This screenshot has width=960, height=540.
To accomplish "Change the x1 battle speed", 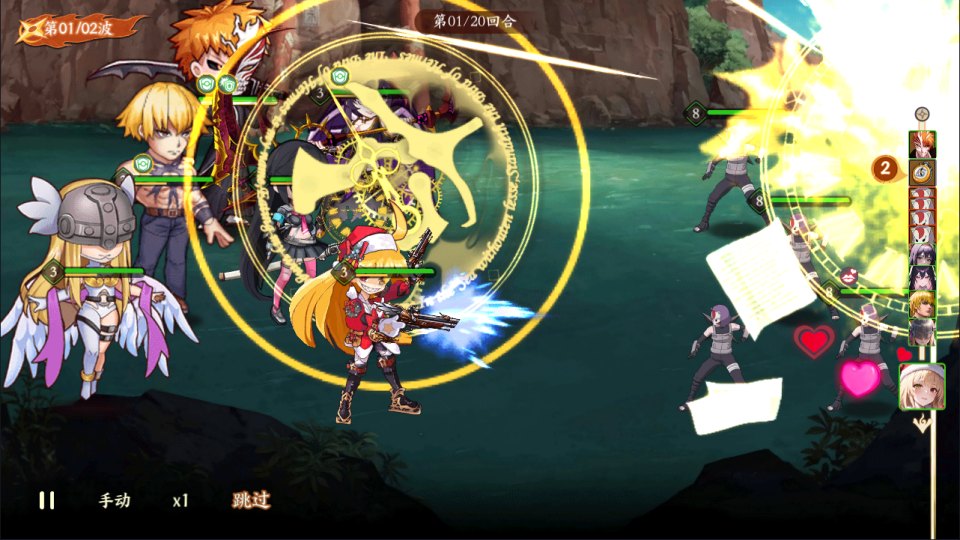I will tap(180, 500).
